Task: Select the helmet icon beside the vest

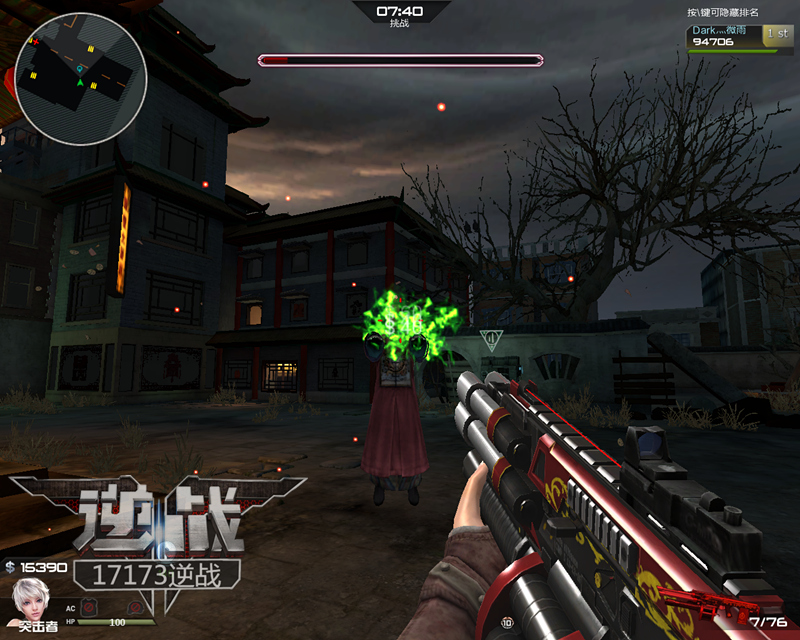Action: 134,607
